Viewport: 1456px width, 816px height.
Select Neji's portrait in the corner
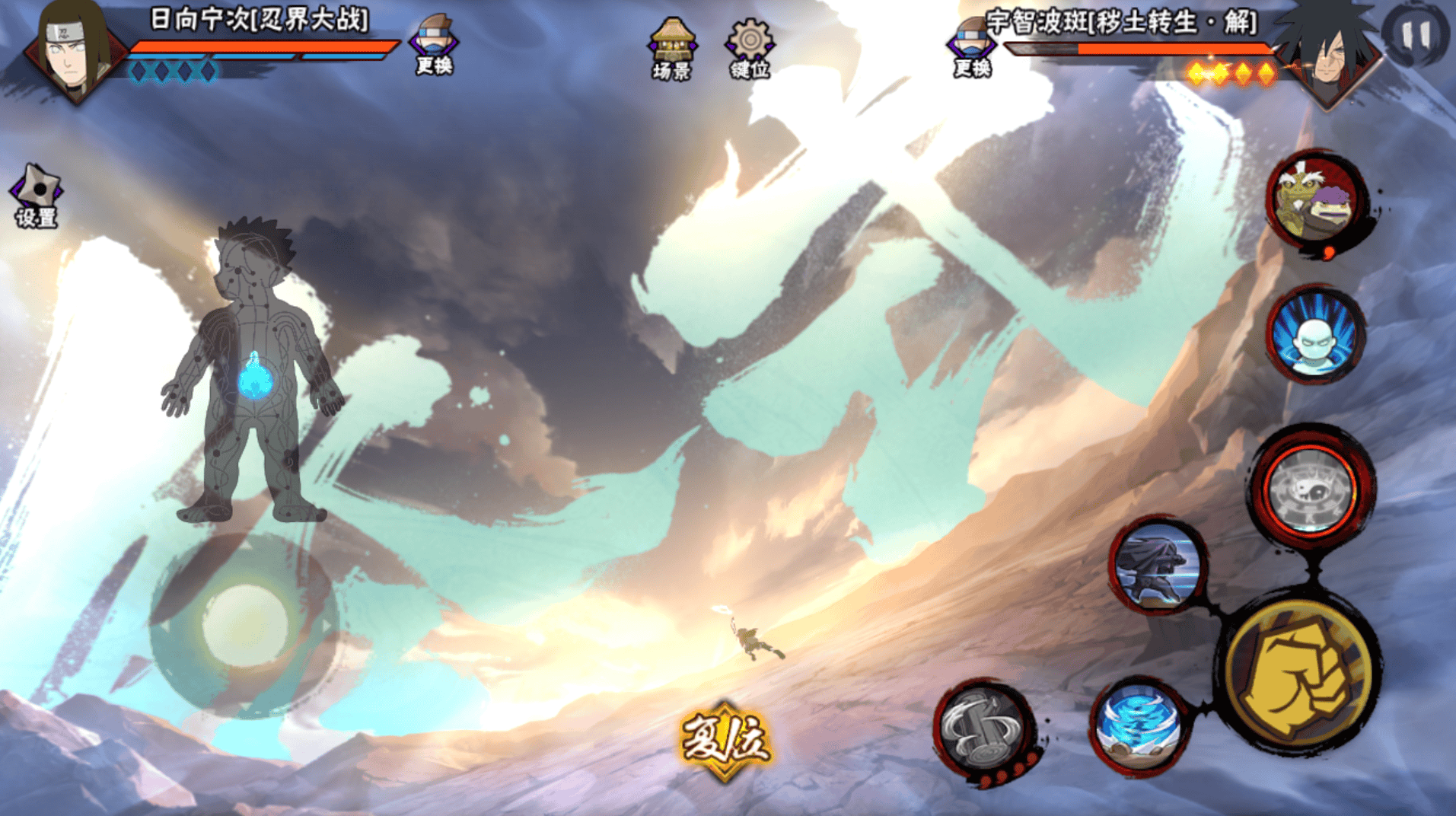[74, 49]
